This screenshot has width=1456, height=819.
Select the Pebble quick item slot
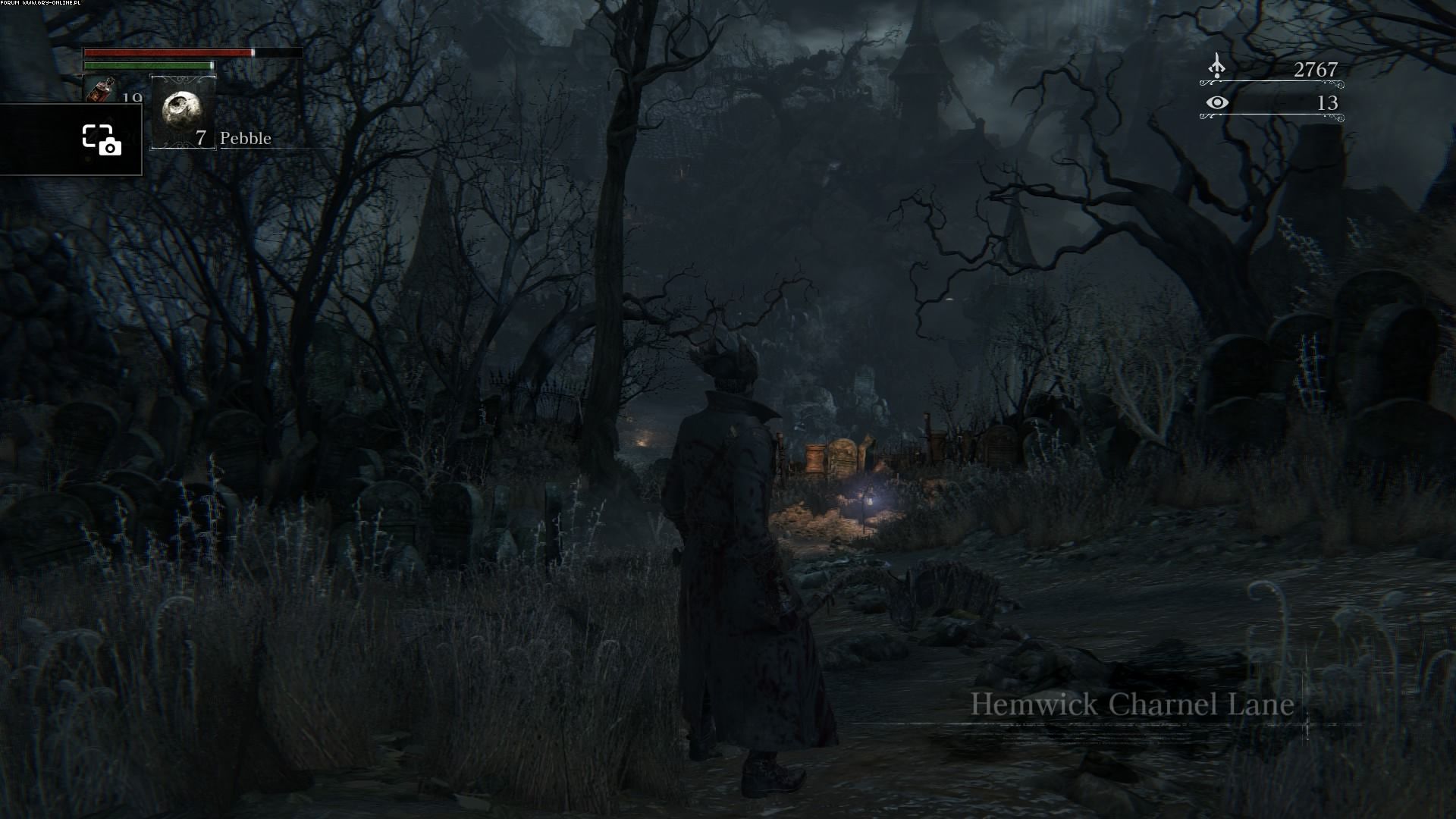(x=183, y=111)
